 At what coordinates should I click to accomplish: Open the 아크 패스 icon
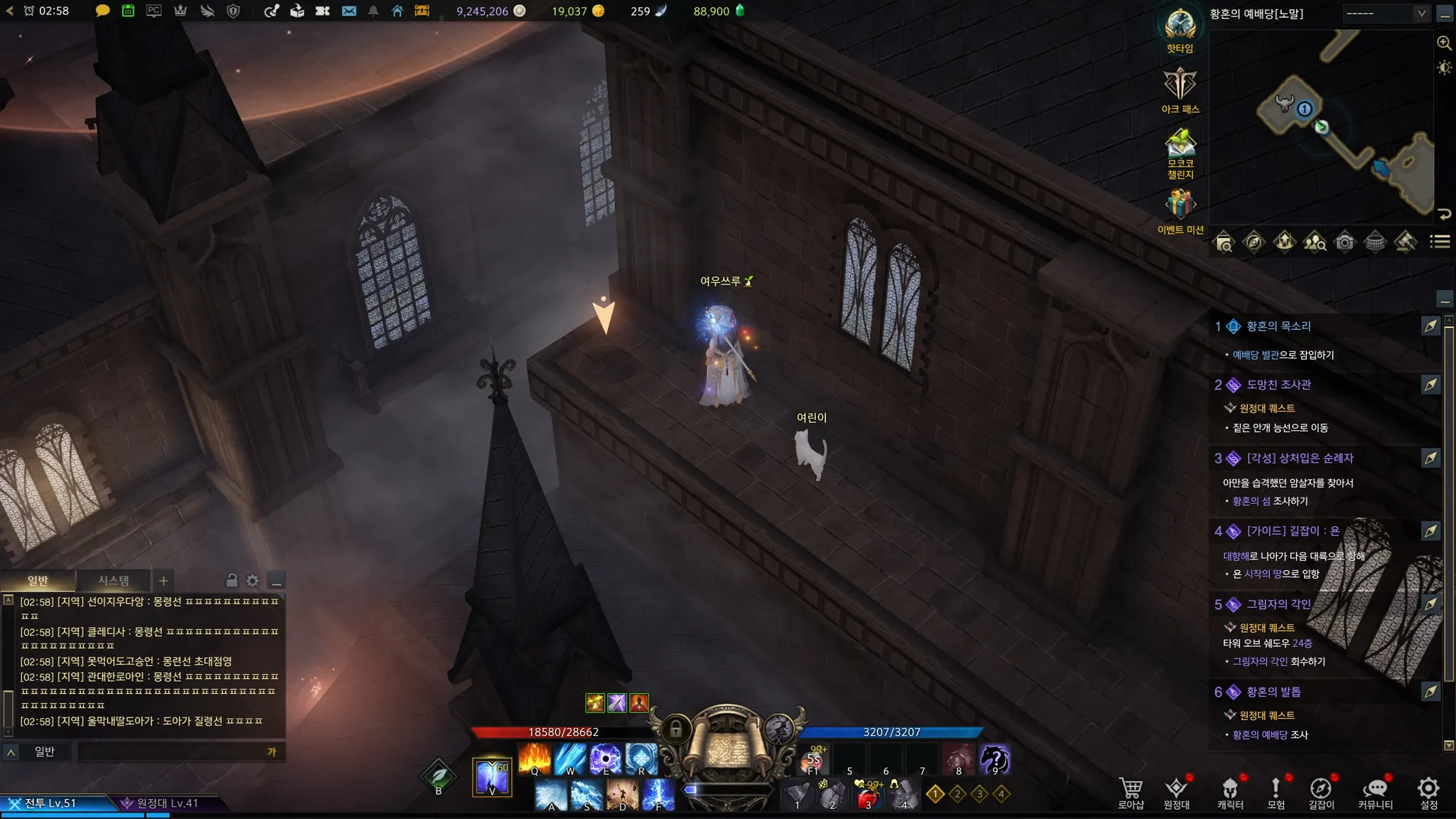pyautogui.click(x=1180, y=90)
